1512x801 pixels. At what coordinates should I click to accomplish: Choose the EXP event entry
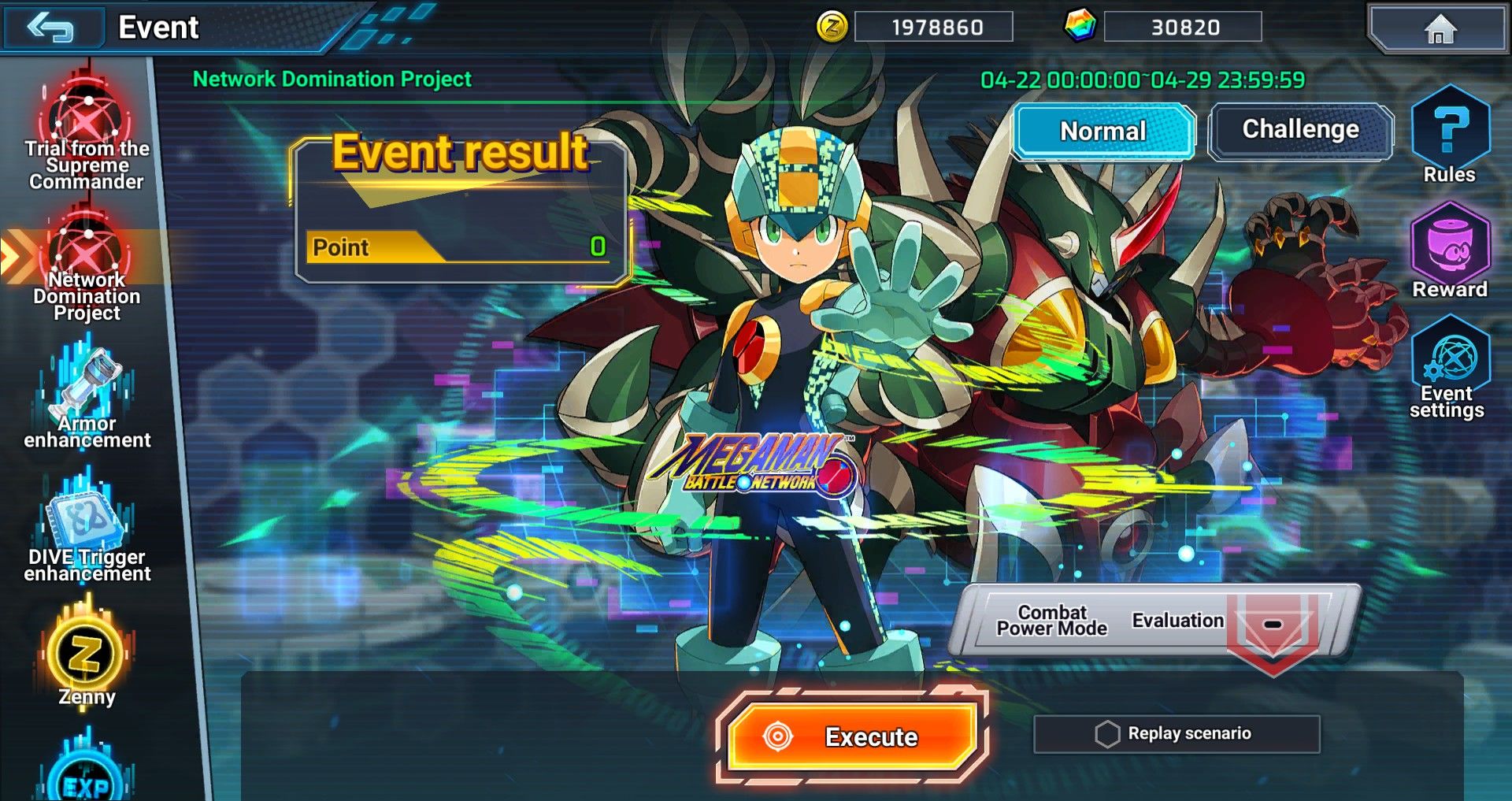tap(87, 776)
